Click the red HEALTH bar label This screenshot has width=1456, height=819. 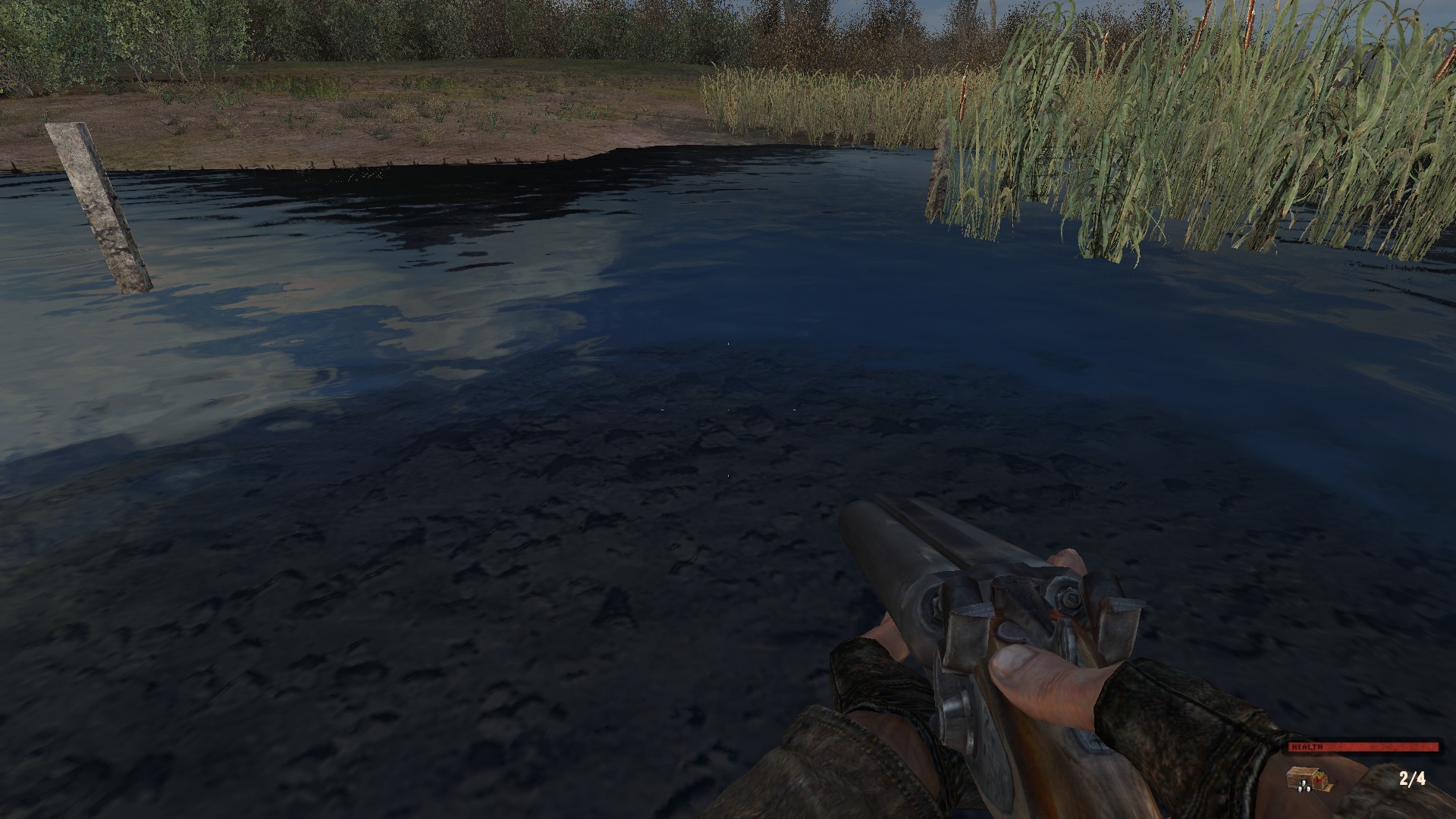(1307, 746)
